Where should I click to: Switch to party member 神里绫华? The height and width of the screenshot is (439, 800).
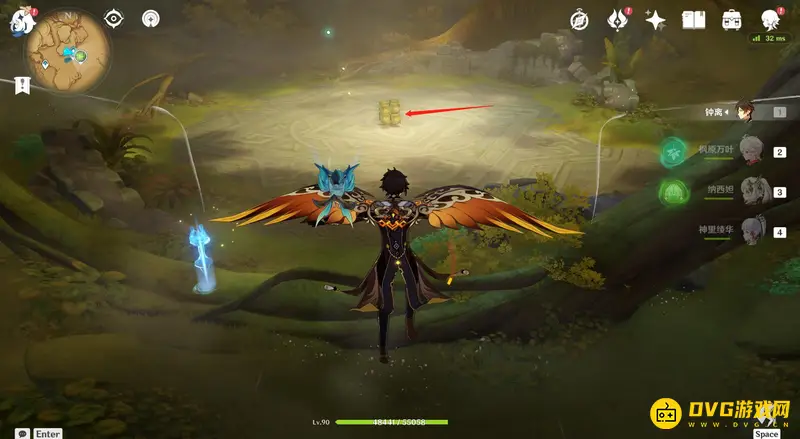[x=747, y=232]
